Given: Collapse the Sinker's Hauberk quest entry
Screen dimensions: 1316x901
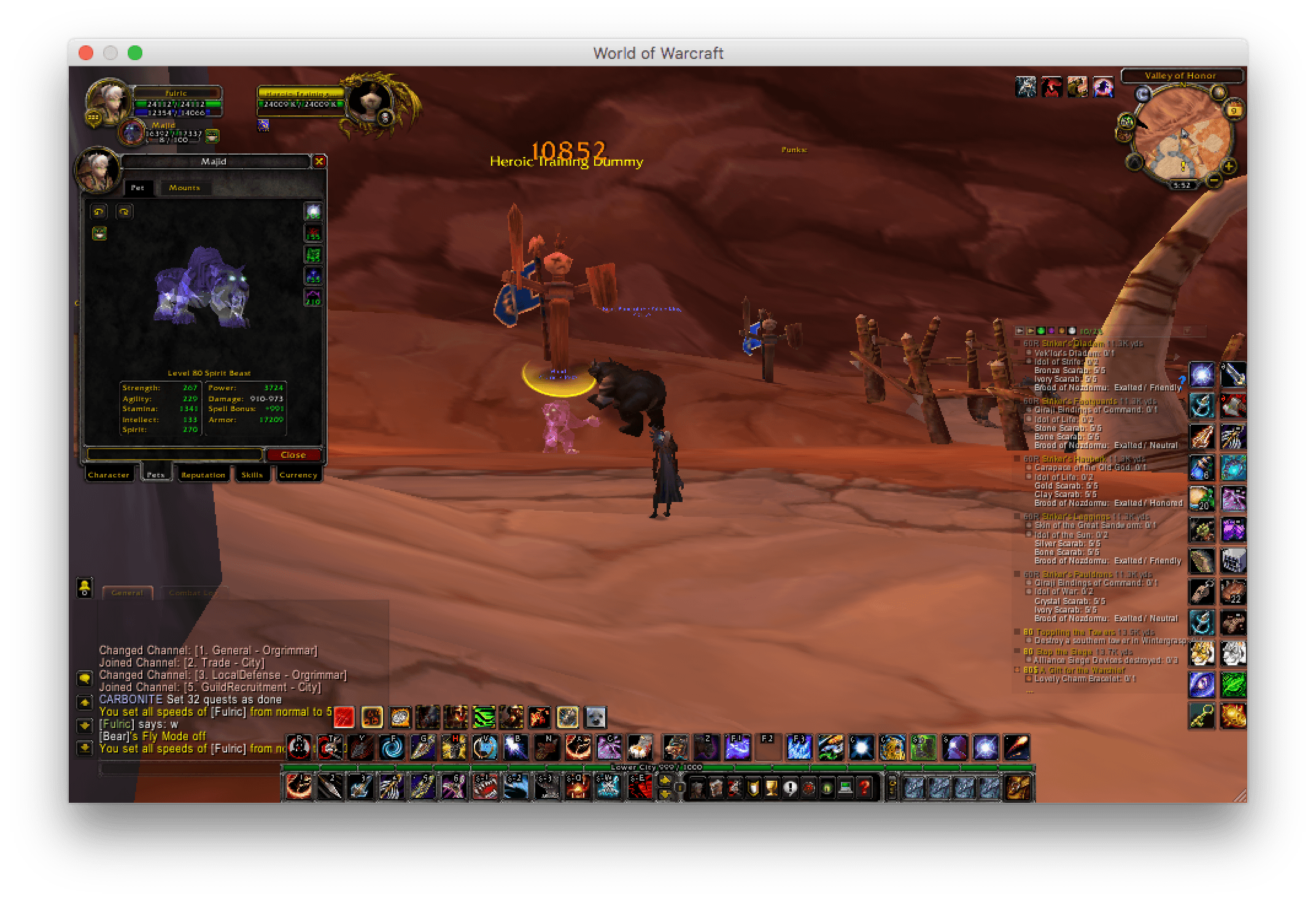Looking at the screenshot, I should [x=1016, y=458].
